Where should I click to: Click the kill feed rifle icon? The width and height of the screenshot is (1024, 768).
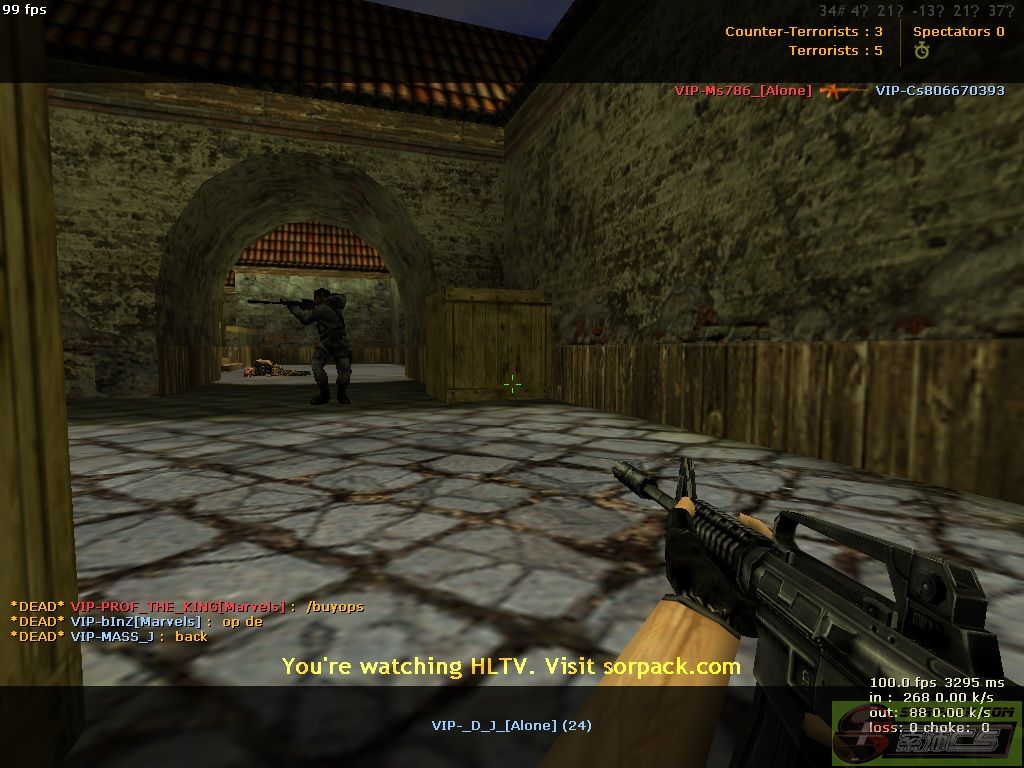[x=843, y=91]
